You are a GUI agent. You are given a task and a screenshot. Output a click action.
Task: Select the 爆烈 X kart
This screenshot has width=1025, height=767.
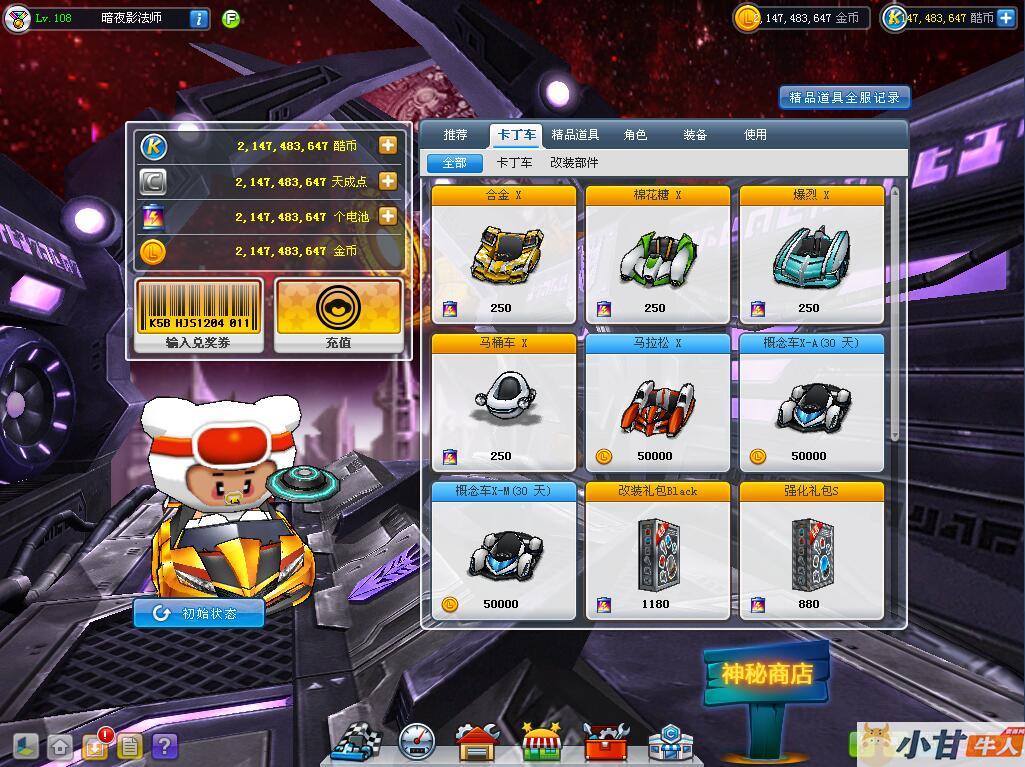click(x=811, y=254)
